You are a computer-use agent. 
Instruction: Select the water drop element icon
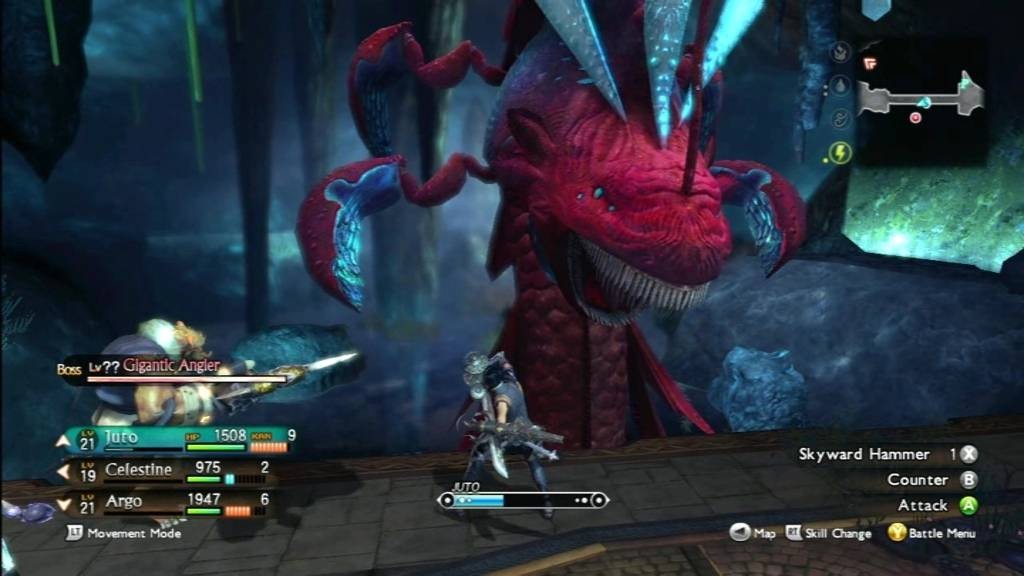tap(840, 86)
